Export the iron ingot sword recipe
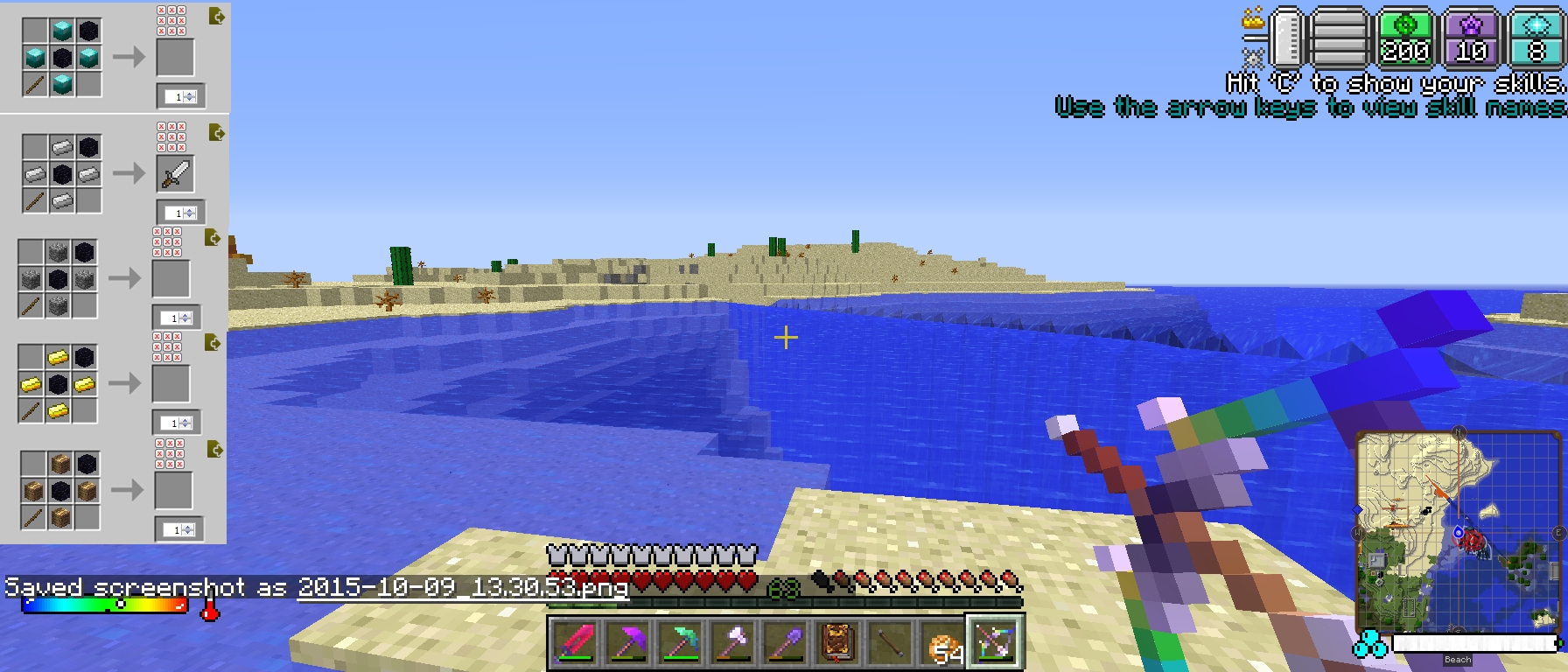 click(216, 133)
